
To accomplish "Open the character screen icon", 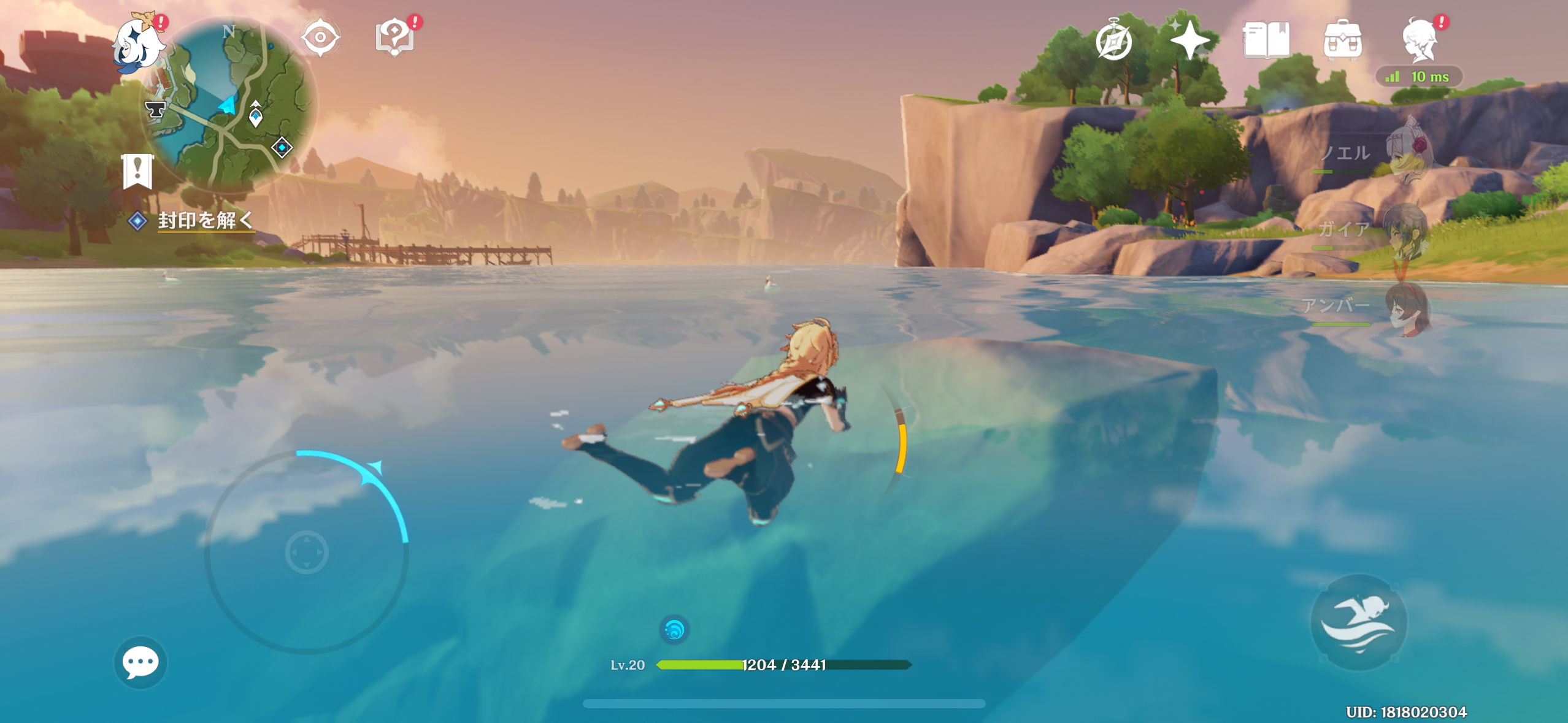I will click(x=1420, y=40).
